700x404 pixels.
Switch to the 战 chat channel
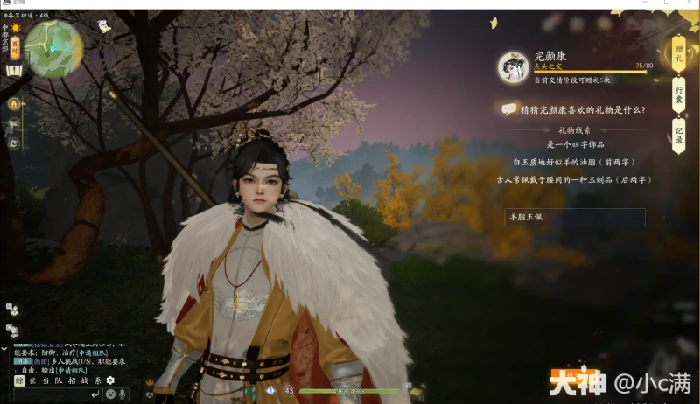pos(84,381)
